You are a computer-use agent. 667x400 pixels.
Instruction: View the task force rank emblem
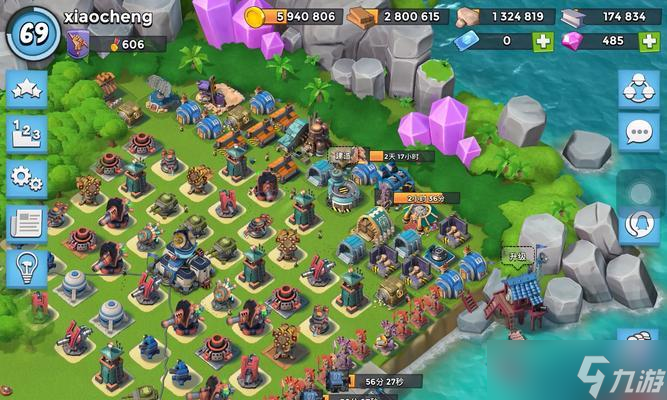pos(77,43)
